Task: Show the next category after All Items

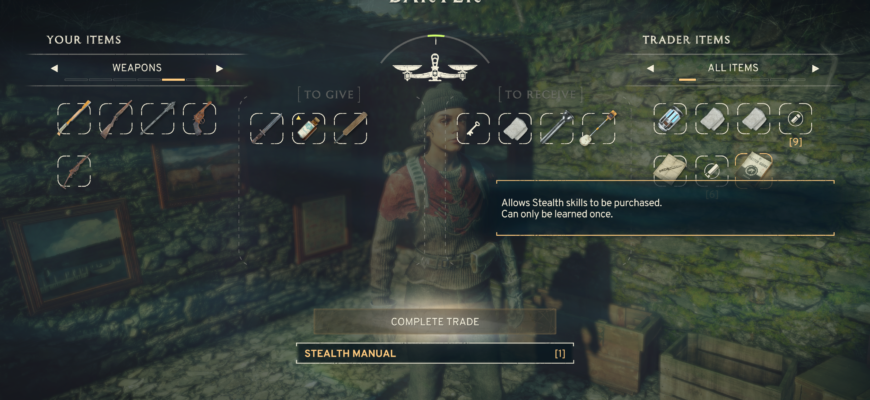Action: 815,68
